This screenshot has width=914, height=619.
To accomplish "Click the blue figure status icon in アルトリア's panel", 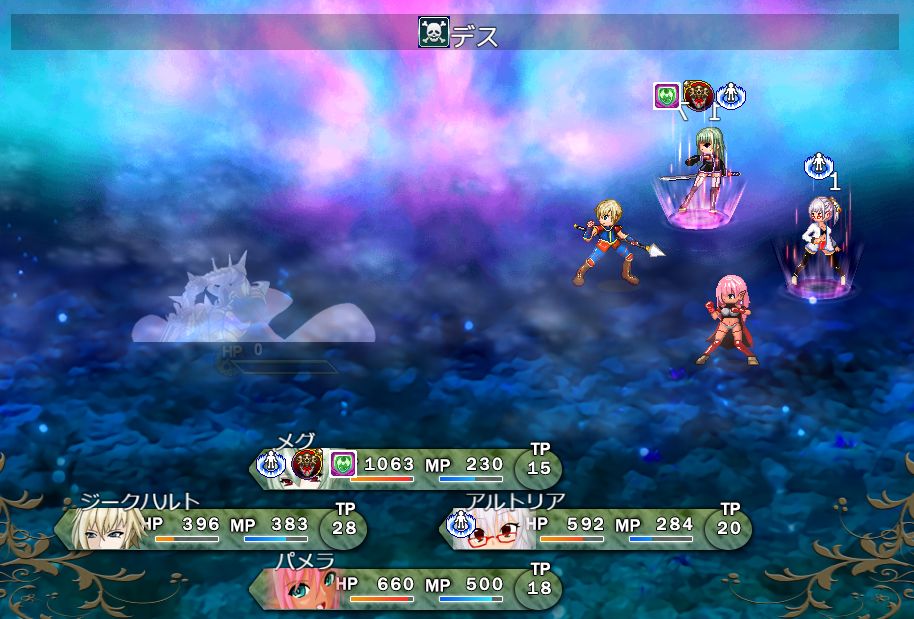I will [461, 523].
